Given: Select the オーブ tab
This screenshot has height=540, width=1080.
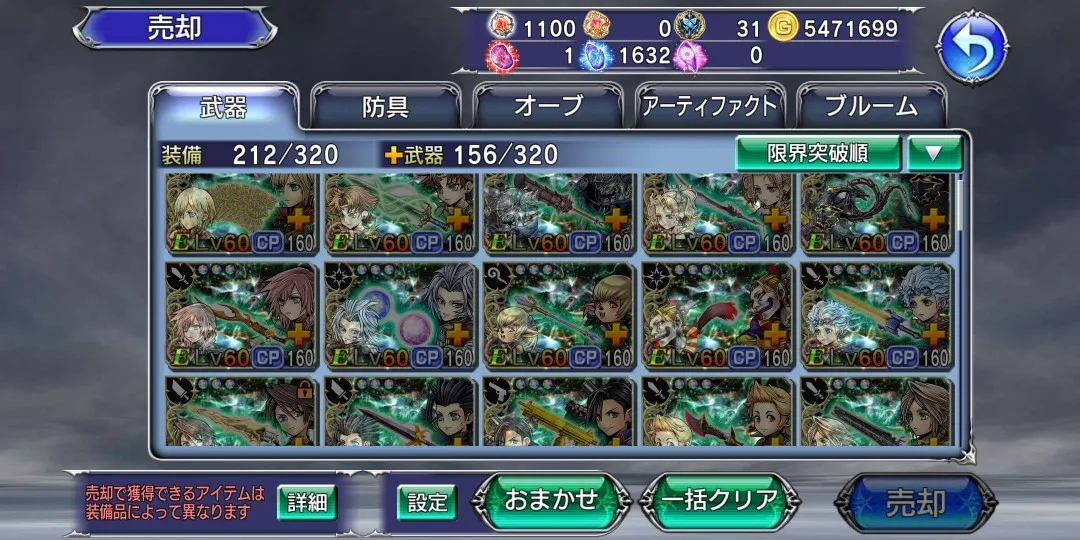Looking at the screenshot, I should pos(547,107).
